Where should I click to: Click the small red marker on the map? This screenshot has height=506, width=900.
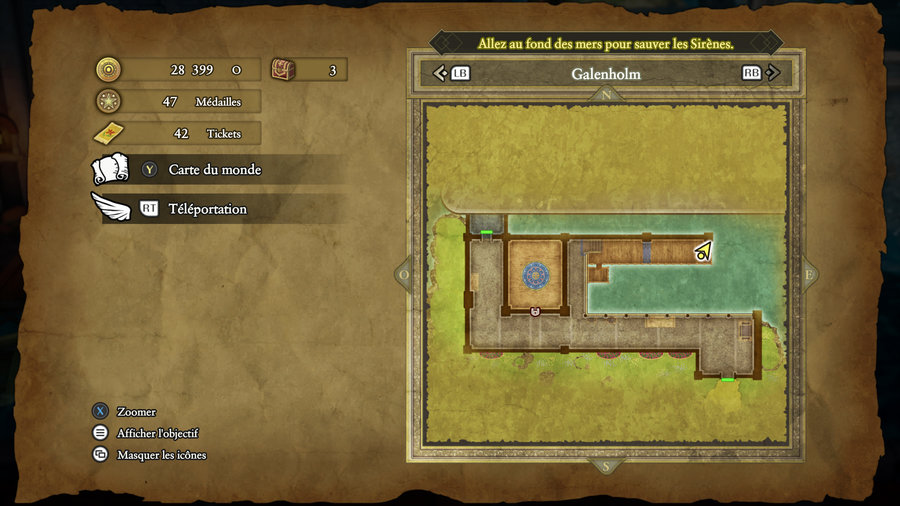pyautogui.click(x=535, y=312)
